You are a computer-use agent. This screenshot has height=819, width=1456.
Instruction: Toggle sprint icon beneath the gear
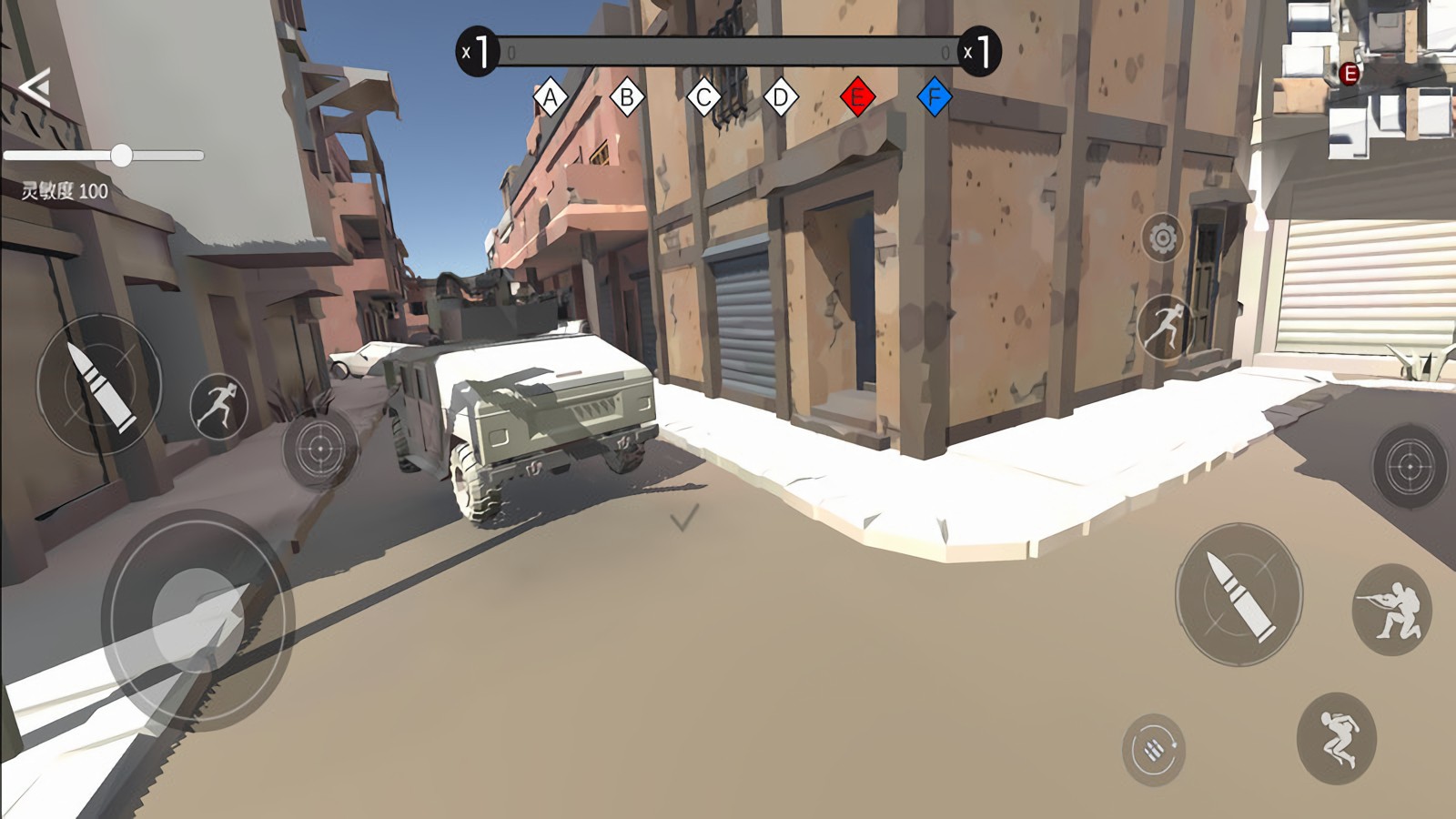coord(1165,325)
